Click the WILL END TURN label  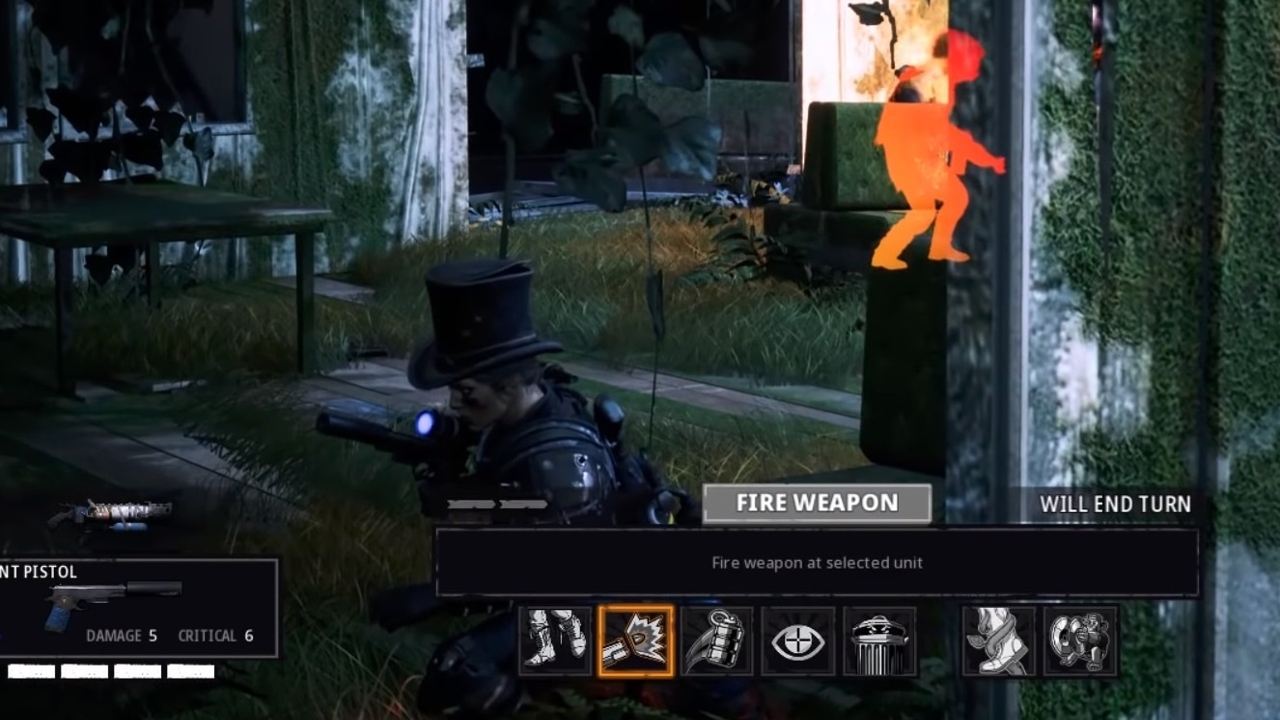click(1115, 504)
